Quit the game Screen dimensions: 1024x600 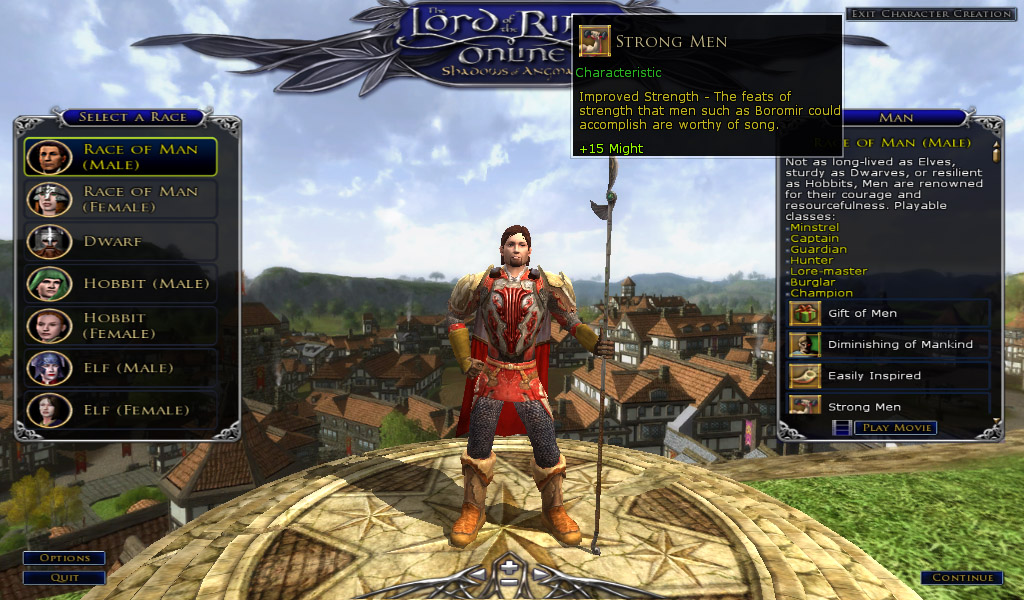(64, 577)
